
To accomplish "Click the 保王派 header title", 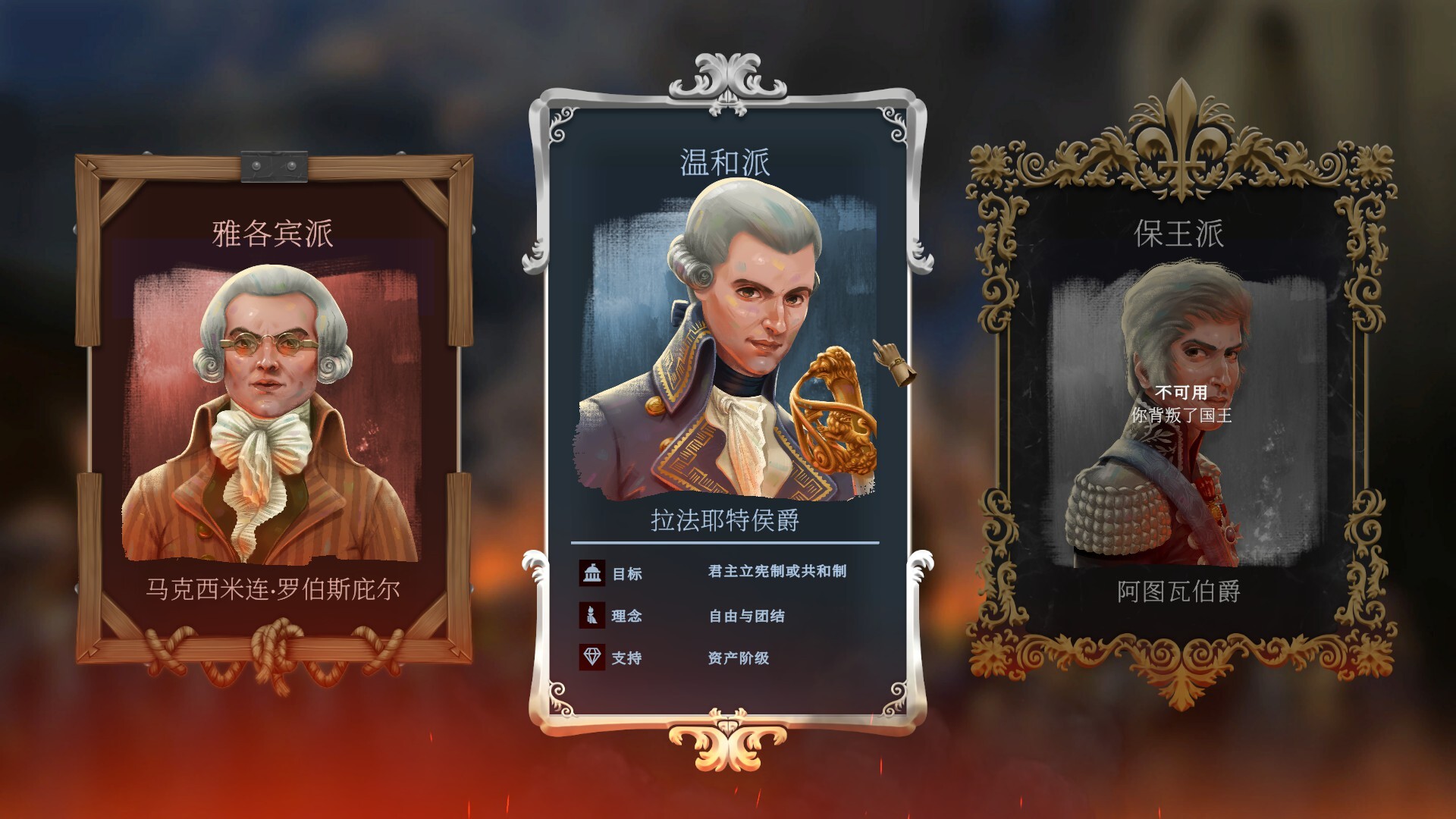I will click(x=1179, y=234).
